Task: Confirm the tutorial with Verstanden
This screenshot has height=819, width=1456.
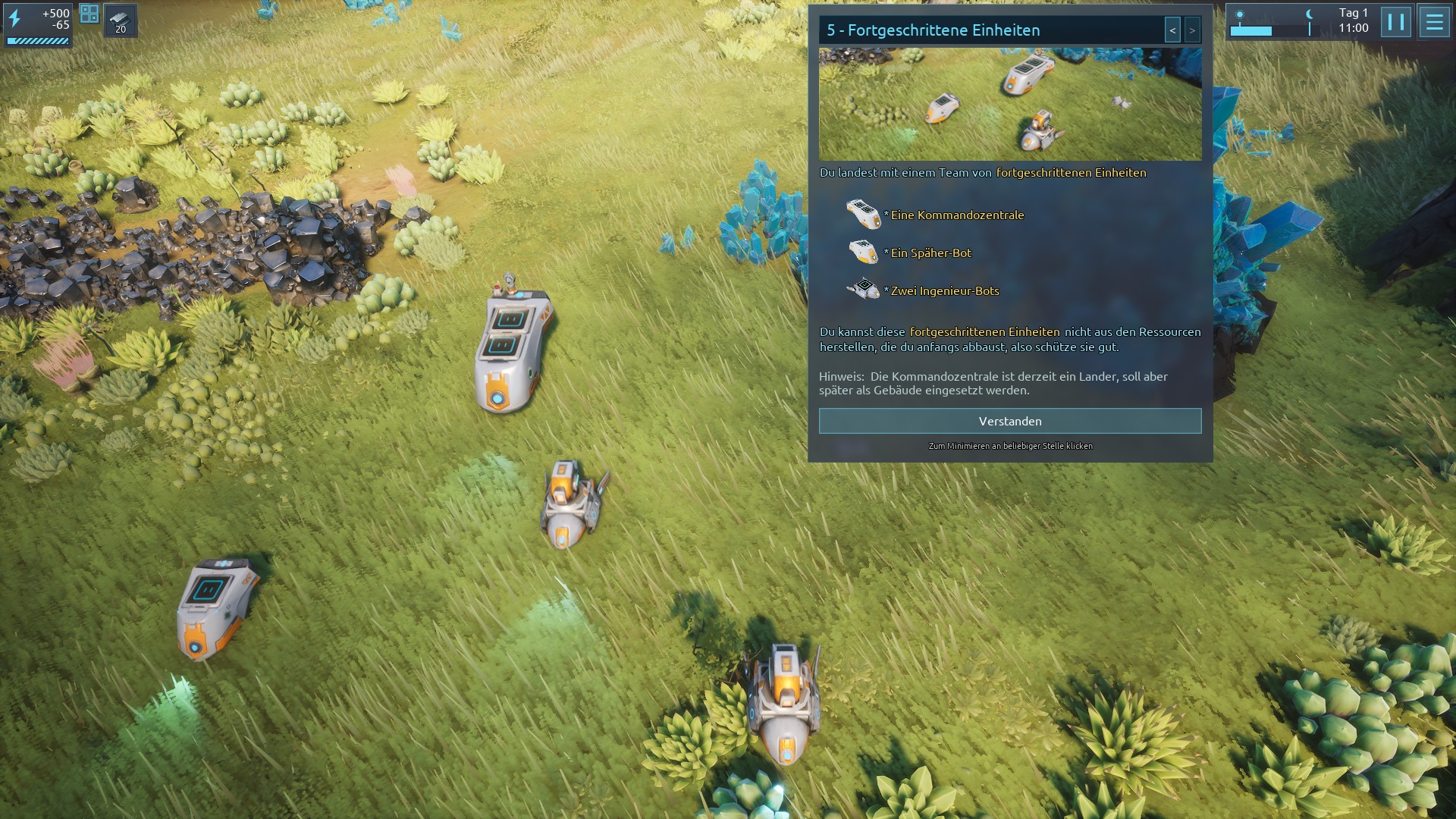Action: point(1009,421)
